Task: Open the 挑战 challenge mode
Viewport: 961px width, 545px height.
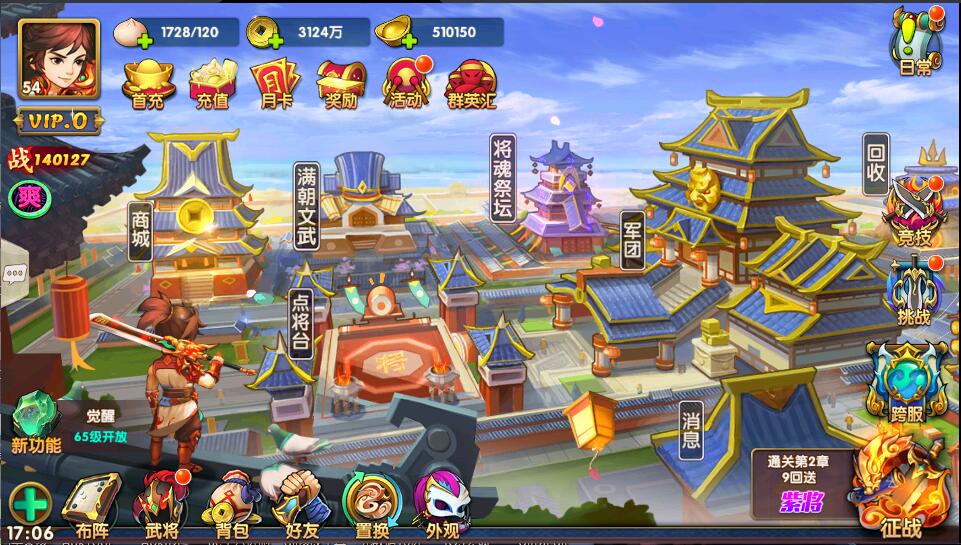Action: (x=914, y=292)
